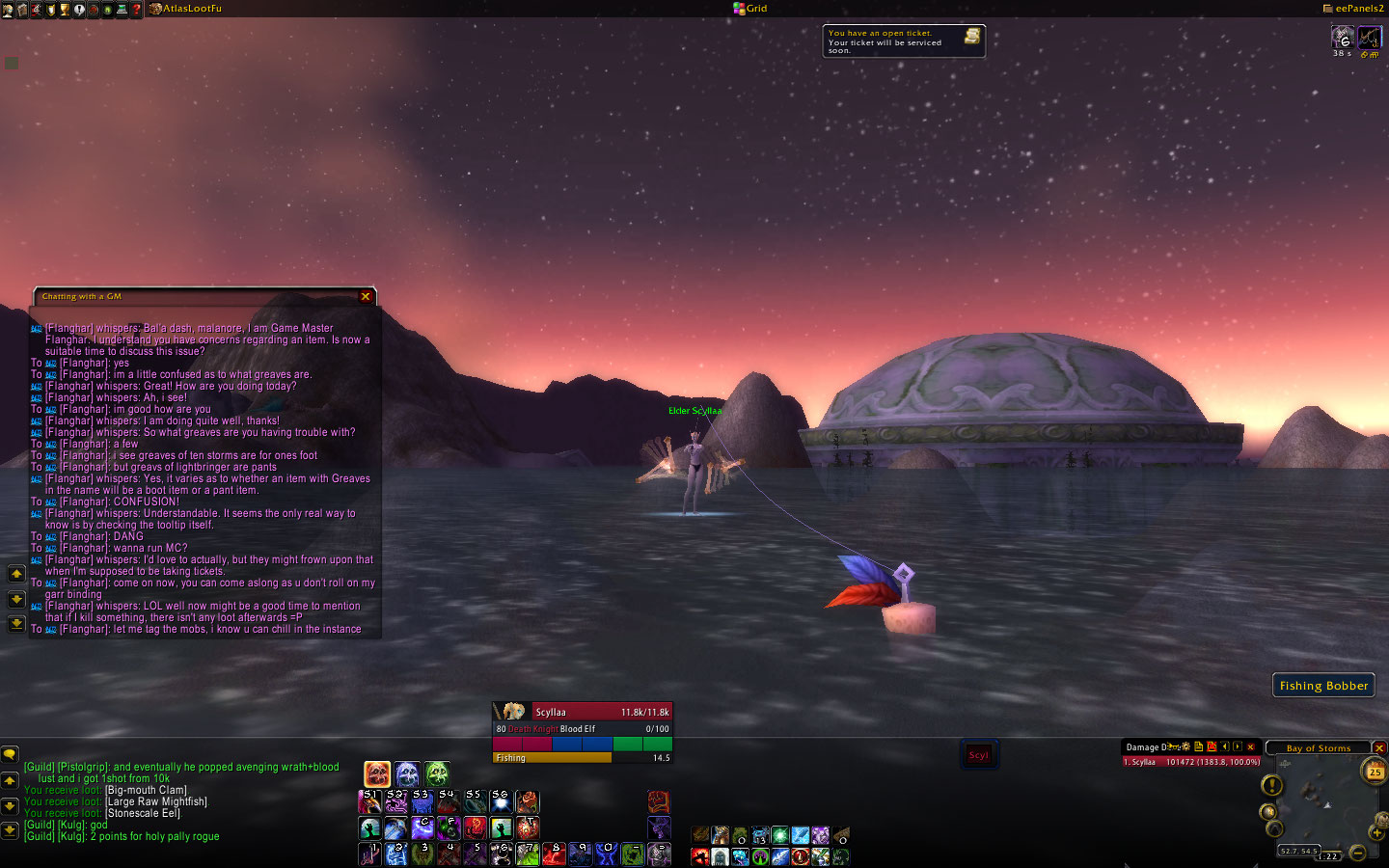Screen dimensions: 1389x868
Task: Open the achievements trophy cup button
Action: pos(65,10)
